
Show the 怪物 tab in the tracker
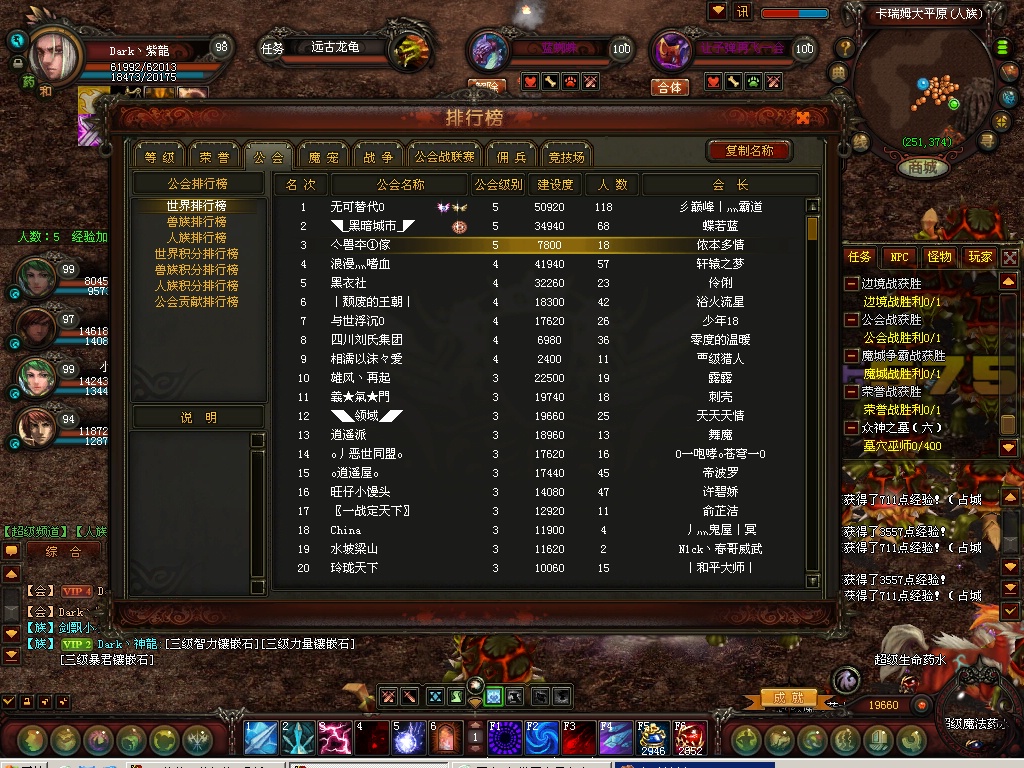tap(939, 257)
